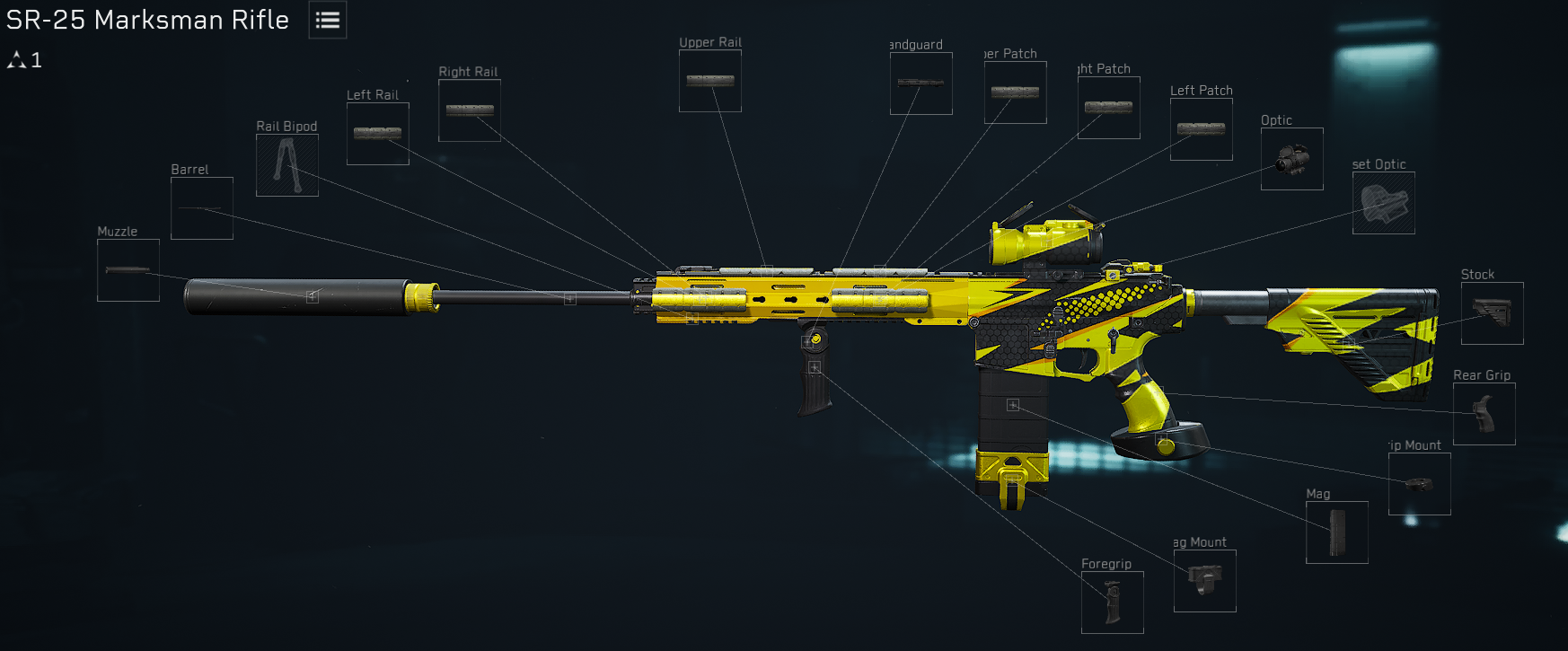The height and width of the screenshot is (651, 1568).
Task: Open the Right Patch slot
Action: click(1108, 107)
